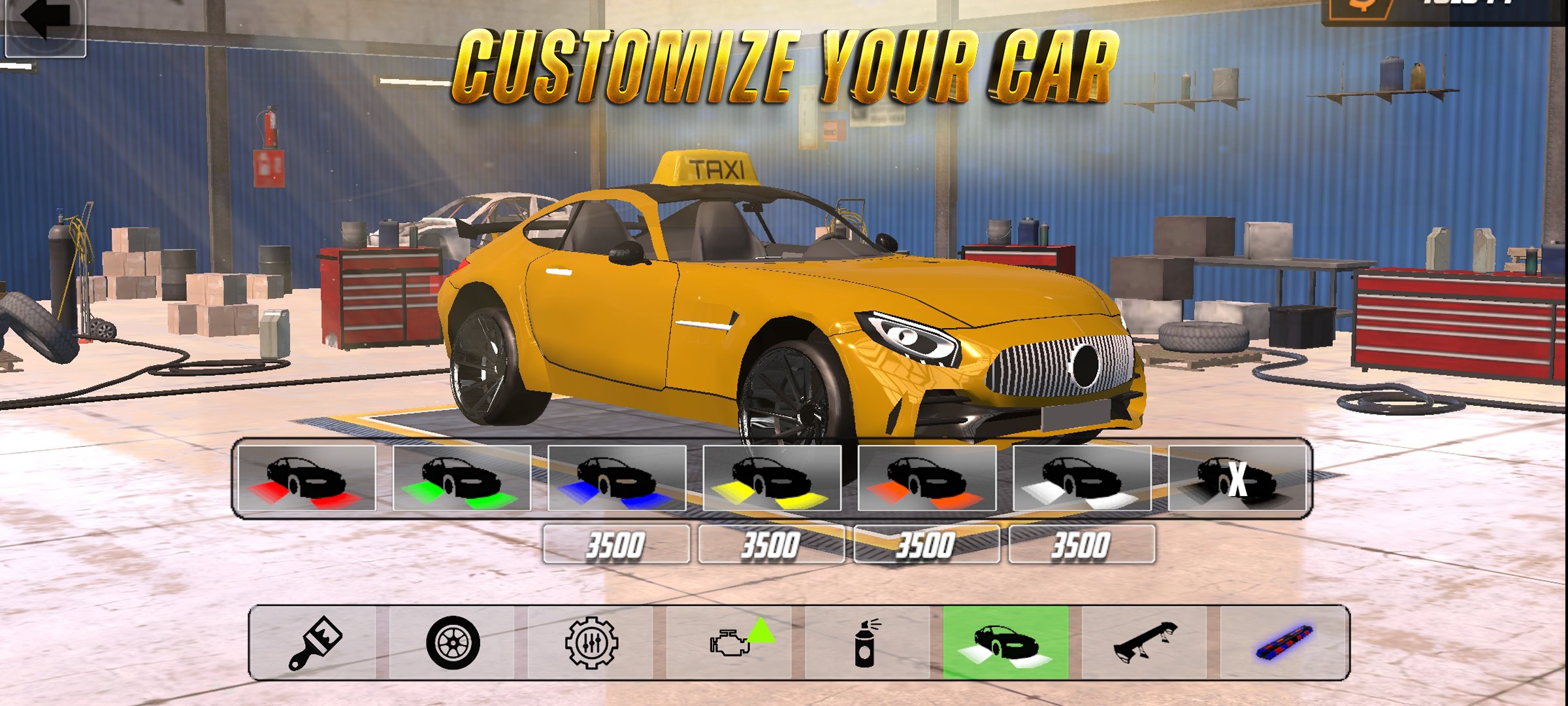The height and width of the screenshot is (706, 1568).
Task: Switch to the spray can category
Action: [867, 642]
